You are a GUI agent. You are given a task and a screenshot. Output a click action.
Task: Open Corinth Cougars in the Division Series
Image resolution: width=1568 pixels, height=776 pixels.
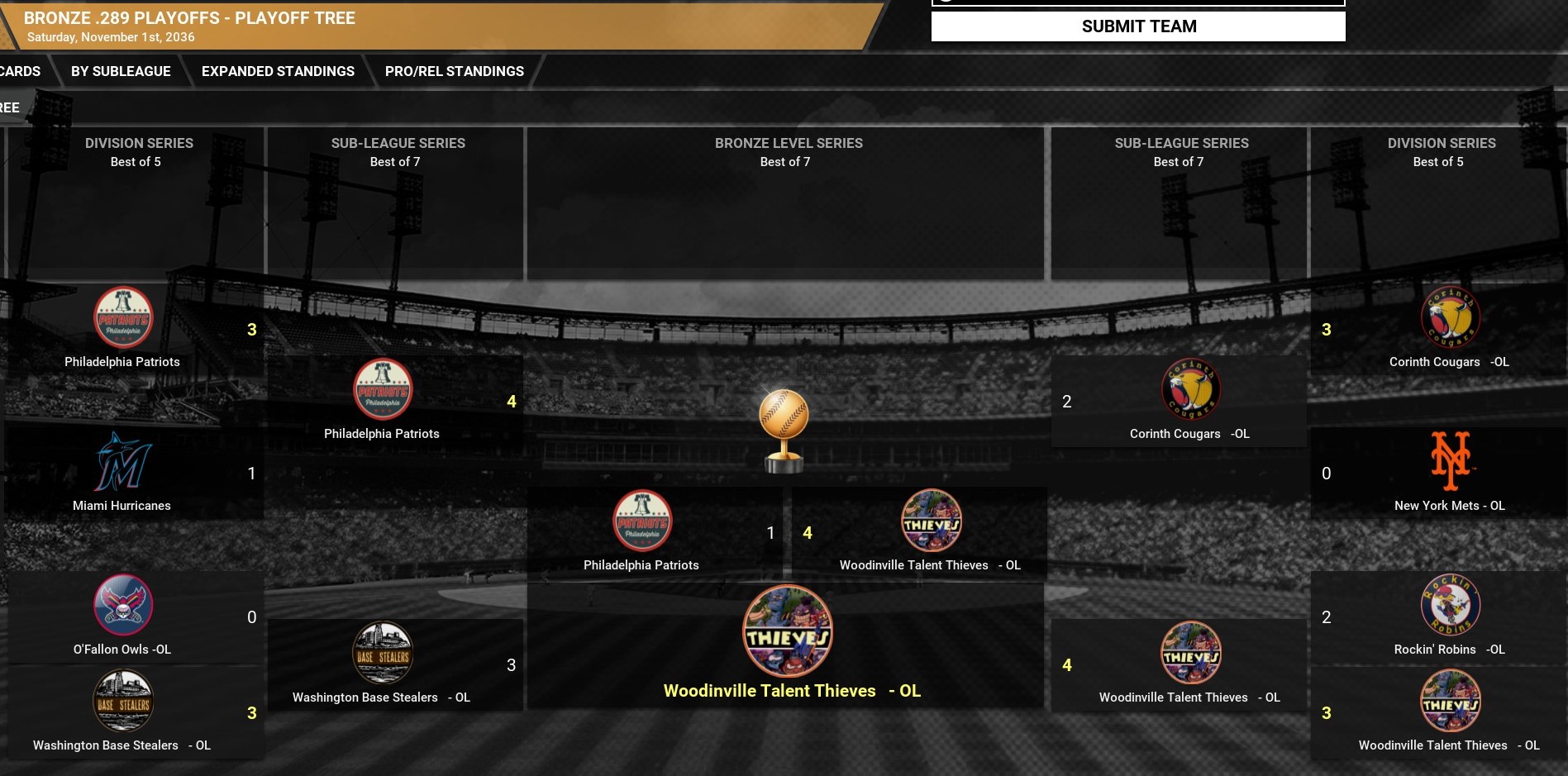(1449, 361)
